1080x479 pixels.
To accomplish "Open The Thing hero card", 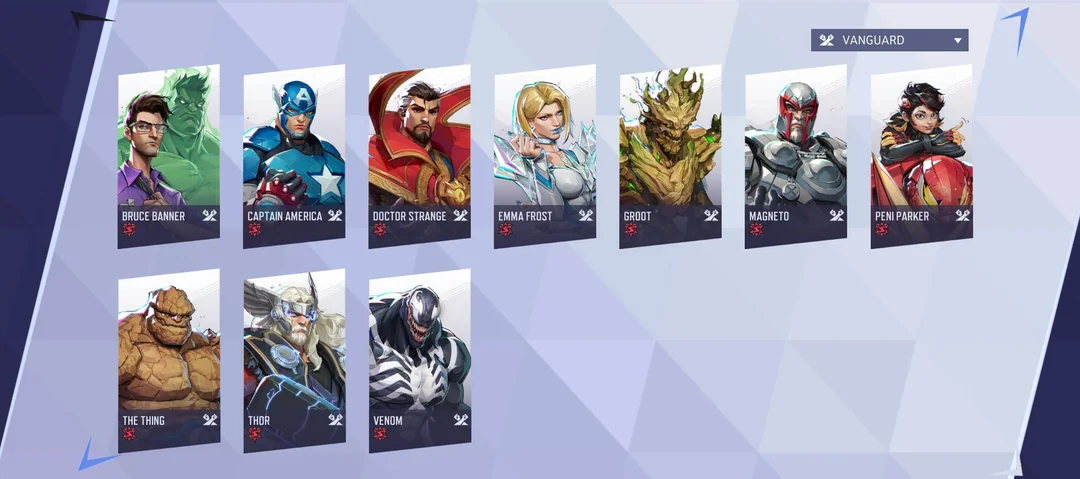I will click(168, 360).
